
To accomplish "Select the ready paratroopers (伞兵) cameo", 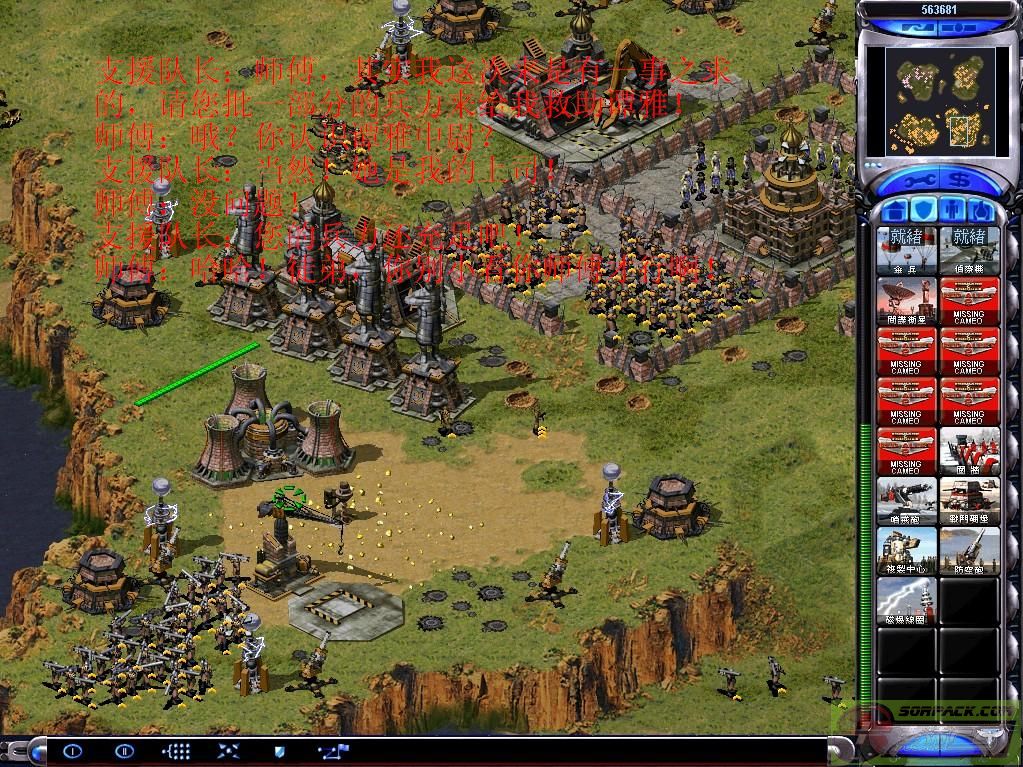I will pos(906,250).
